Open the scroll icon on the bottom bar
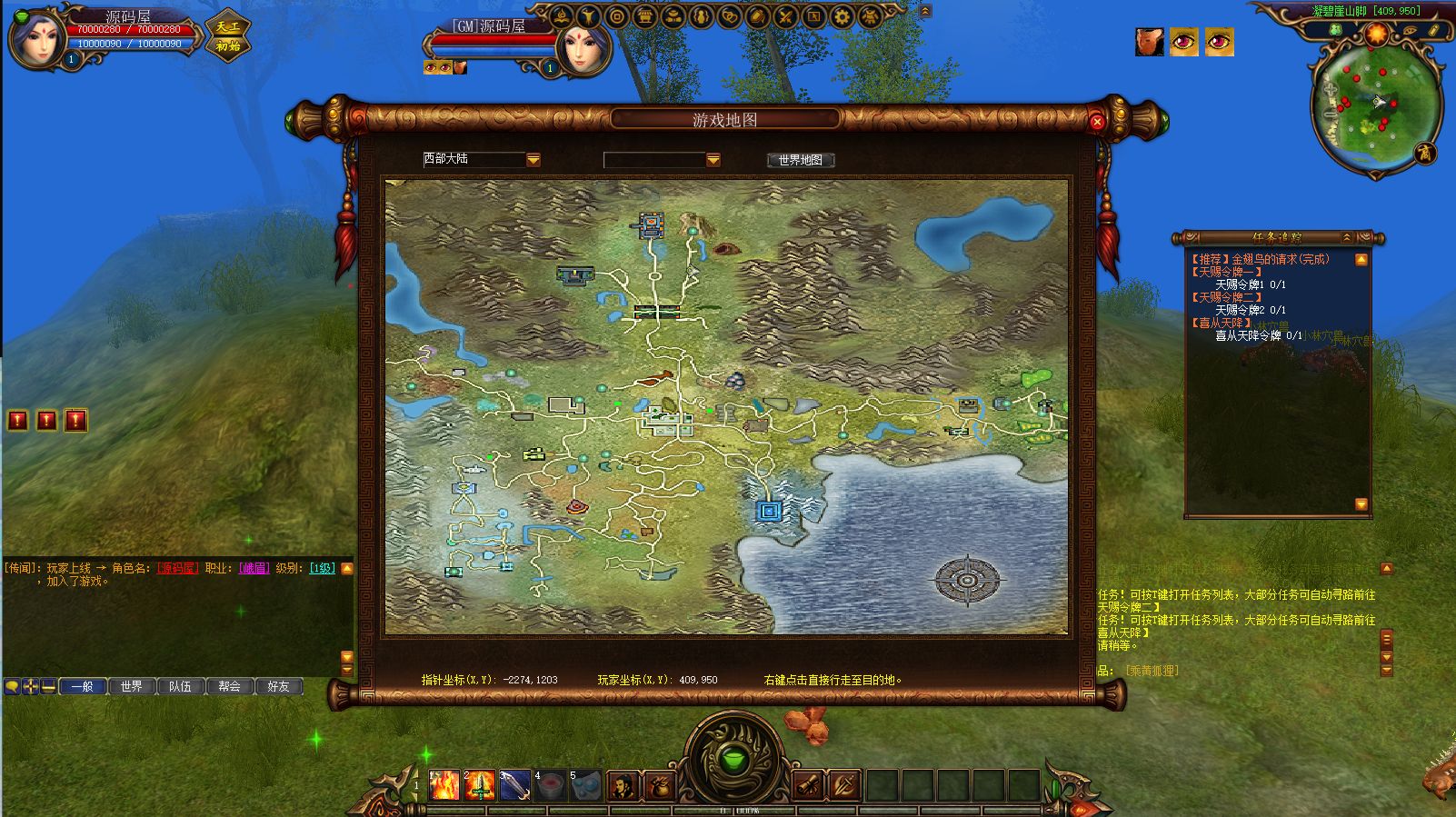The image size is (1456, 817). (x=808, y=785)
